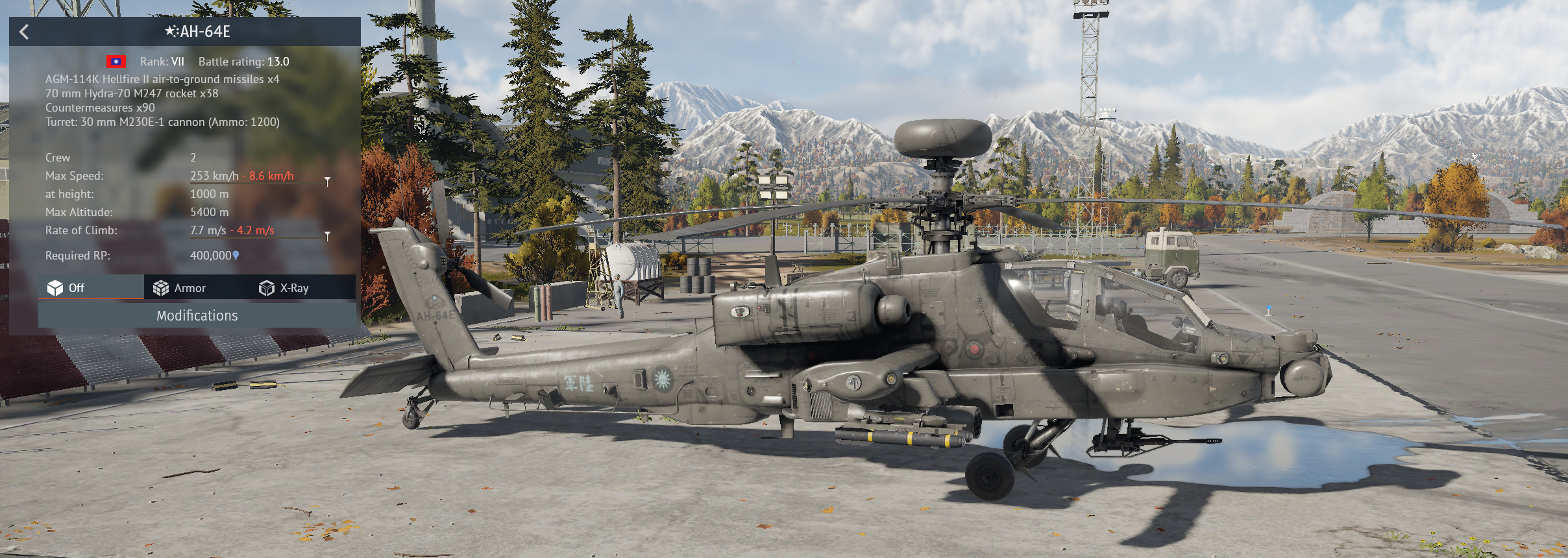Go back using the arrow button
The width and height of the screenshot is (1568, 558).
tap(24, 32)
